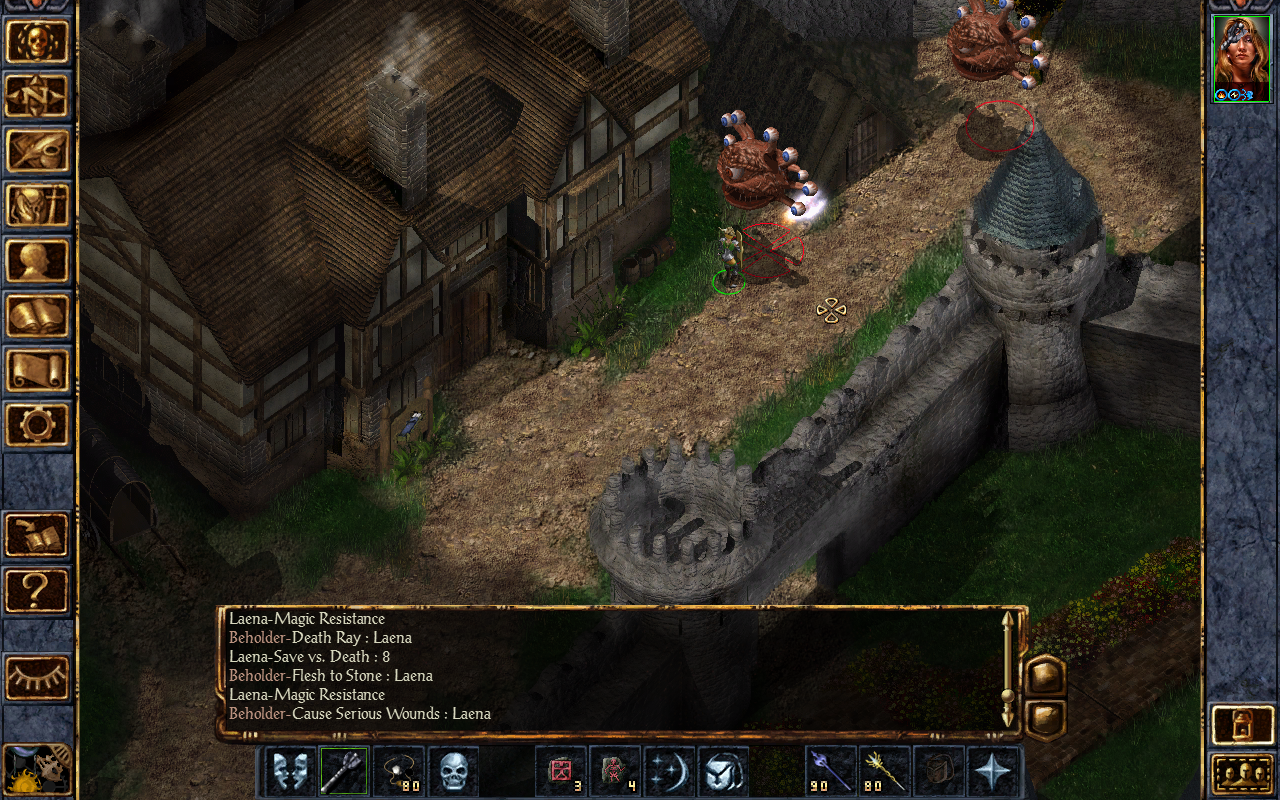Click the skull button at top of sidebar
This screenshot has width=1280, height=800.
coord(38,41)
